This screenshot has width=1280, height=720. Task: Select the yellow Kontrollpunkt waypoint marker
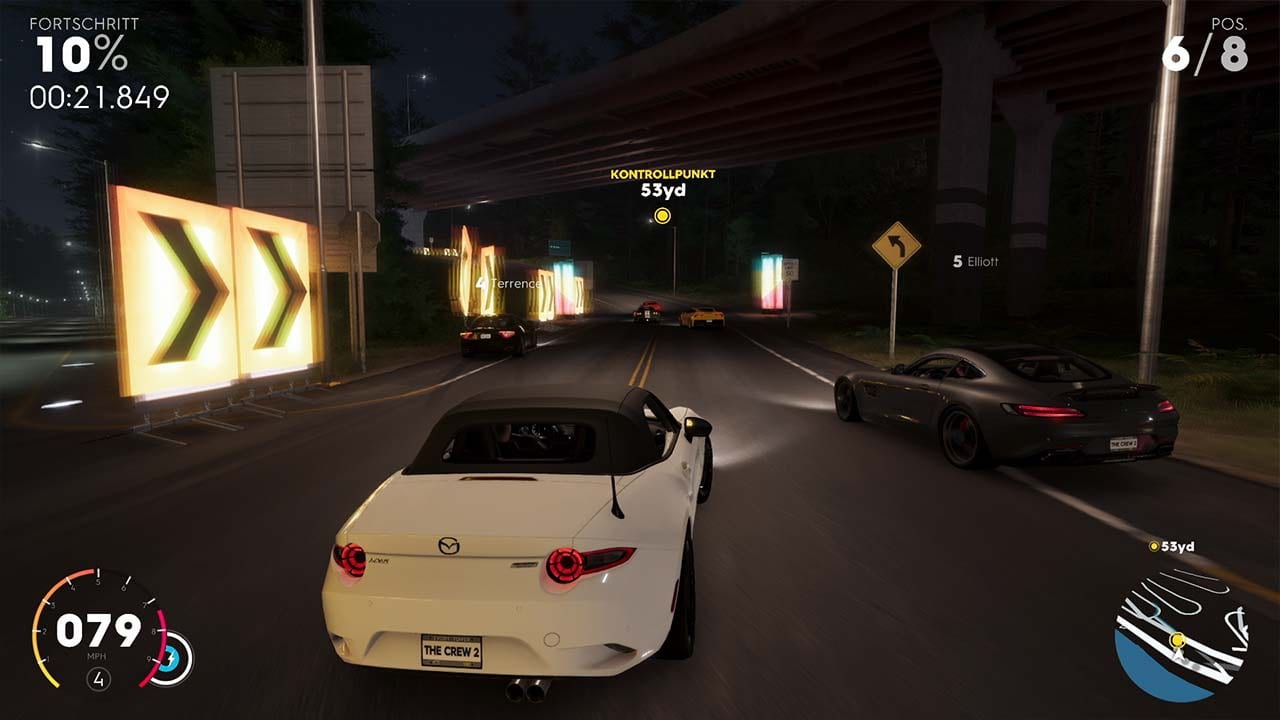tap(662, 216)
